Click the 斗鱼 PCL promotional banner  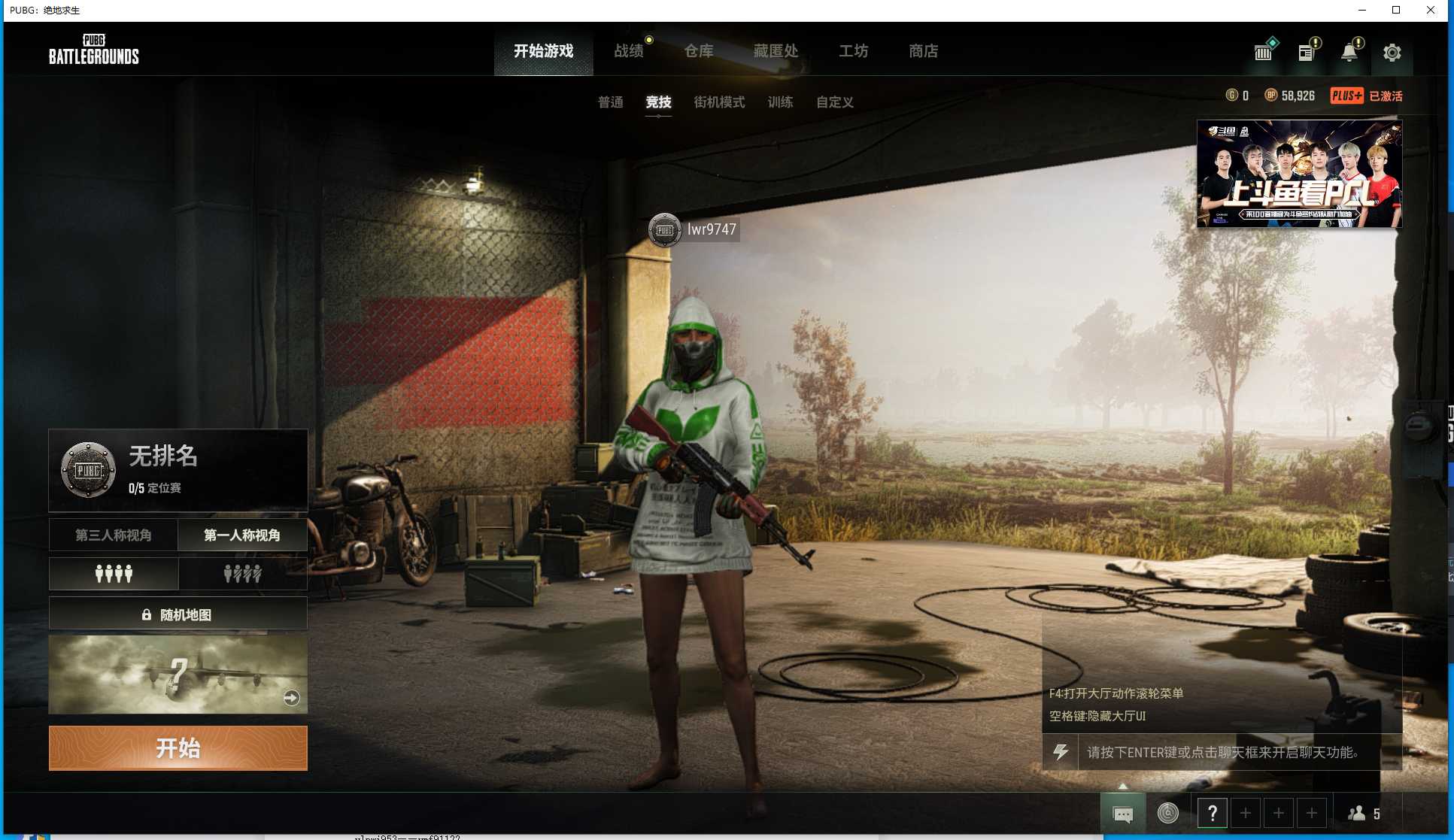pos(1299,174)
